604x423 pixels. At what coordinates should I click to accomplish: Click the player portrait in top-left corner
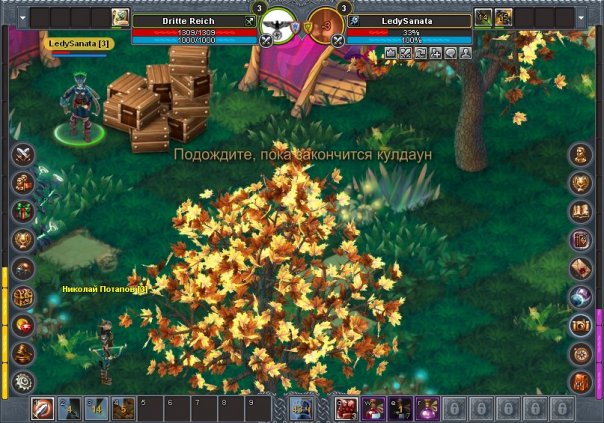(x=120, y=17)
